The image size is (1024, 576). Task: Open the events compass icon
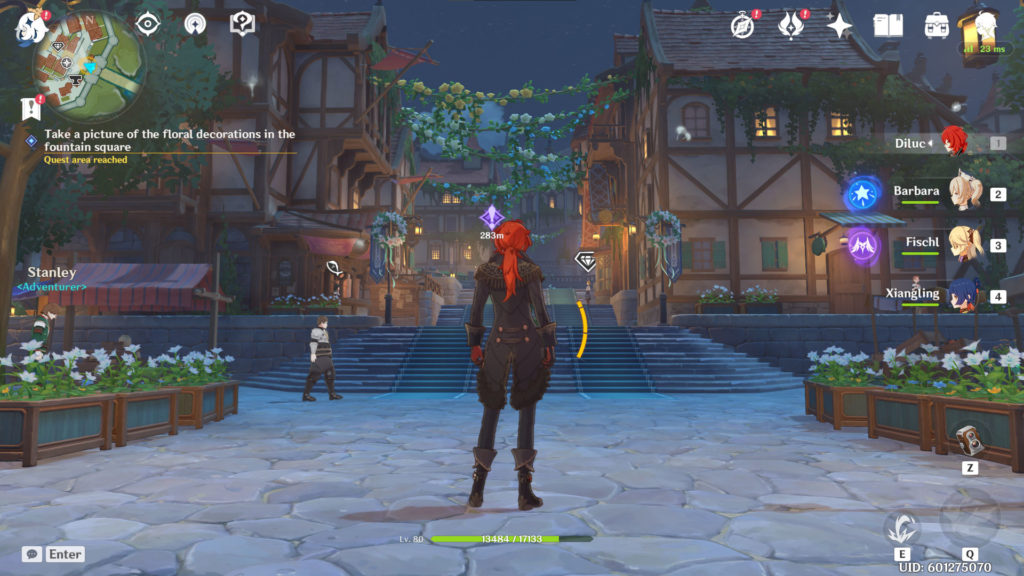(741, 25)
